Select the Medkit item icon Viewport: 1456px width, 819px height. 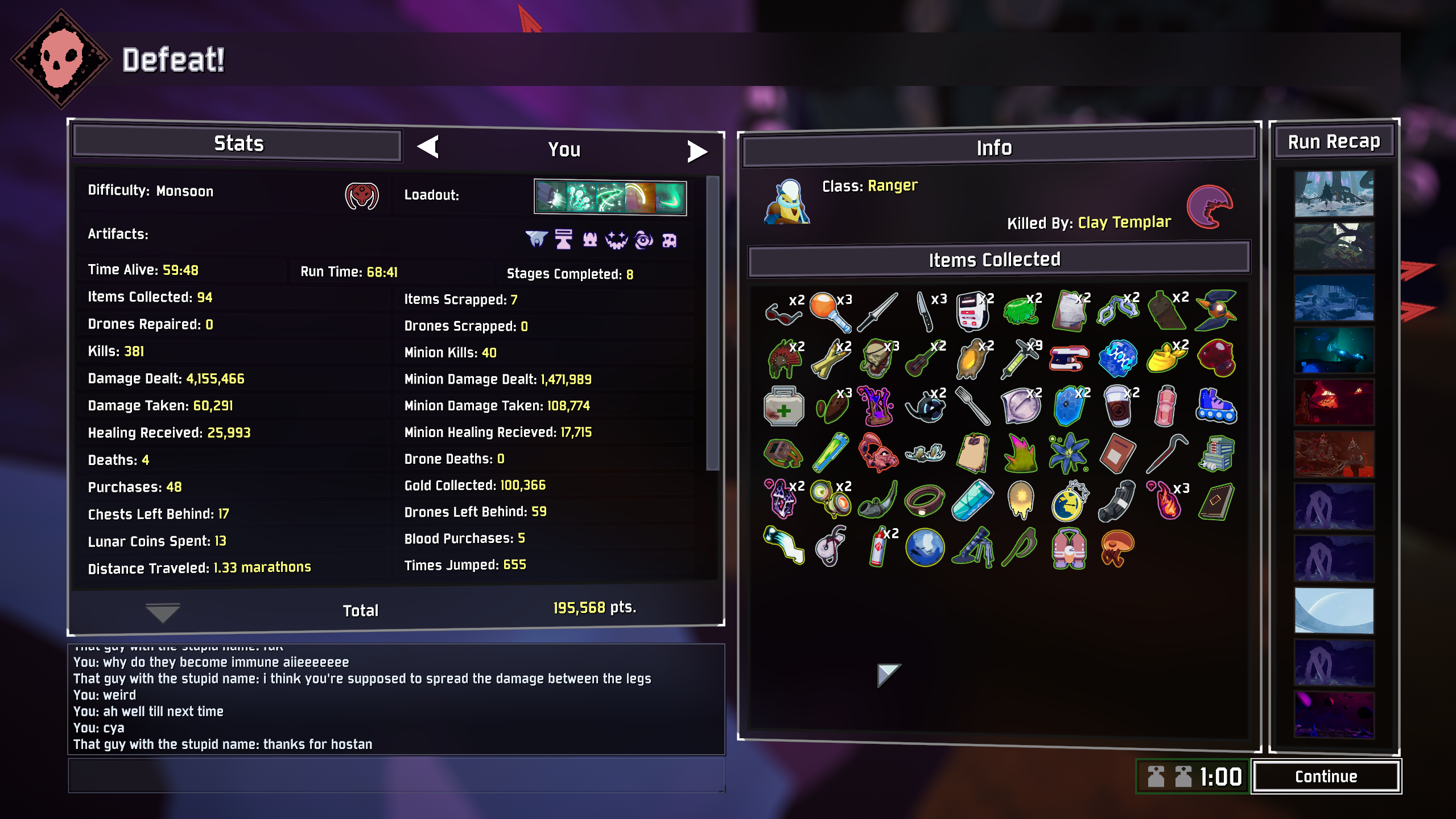pyautogui.click(x=783, y=407)
